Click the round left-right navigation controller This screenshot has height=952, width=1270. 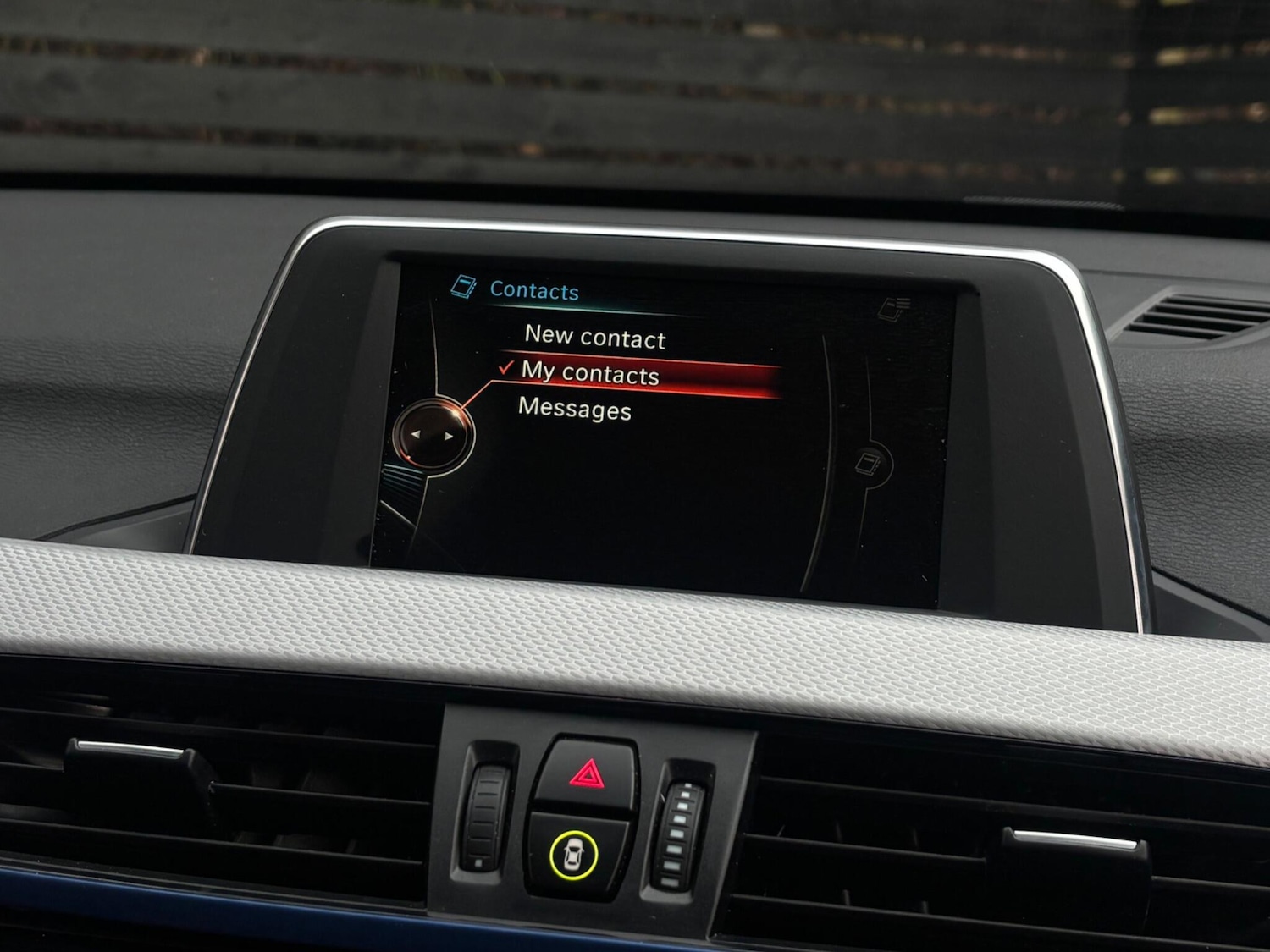[432, 435]
